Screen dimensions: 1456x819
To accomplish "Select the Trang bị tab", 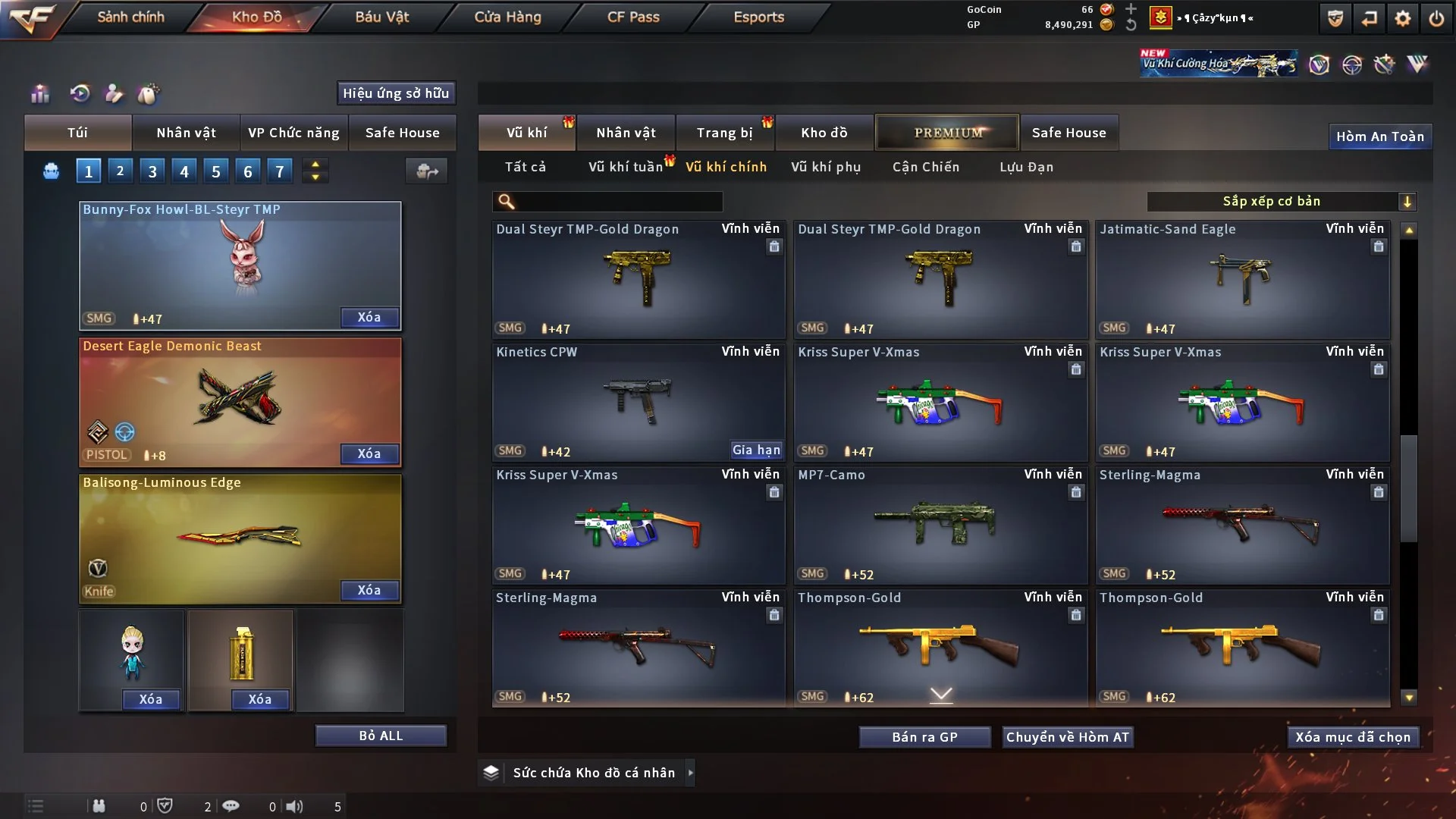I will click(724, 133).
